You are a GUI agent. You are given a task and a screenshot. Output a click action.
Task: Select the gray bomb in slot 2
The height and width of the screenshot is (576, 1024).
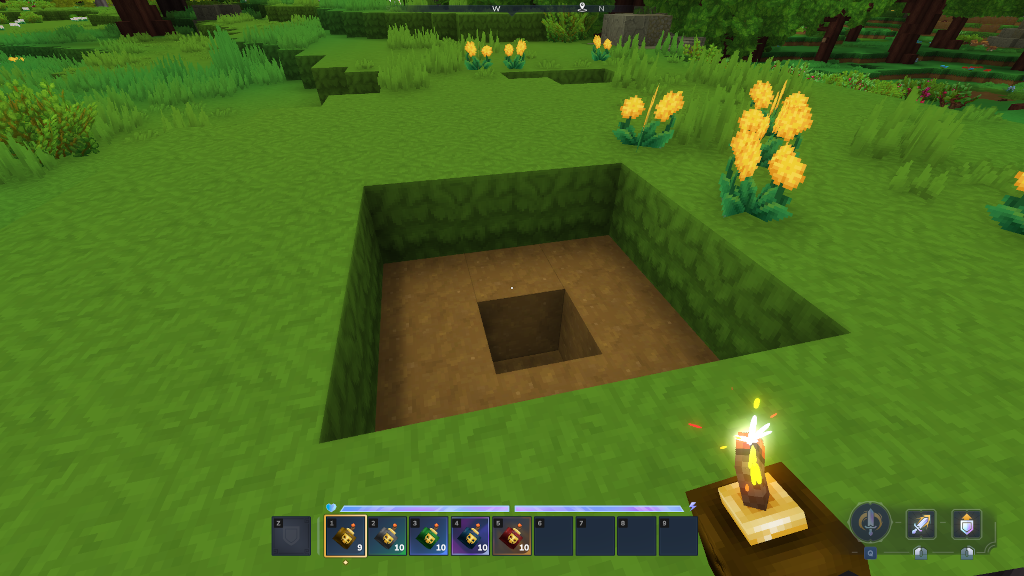(387, 536)
